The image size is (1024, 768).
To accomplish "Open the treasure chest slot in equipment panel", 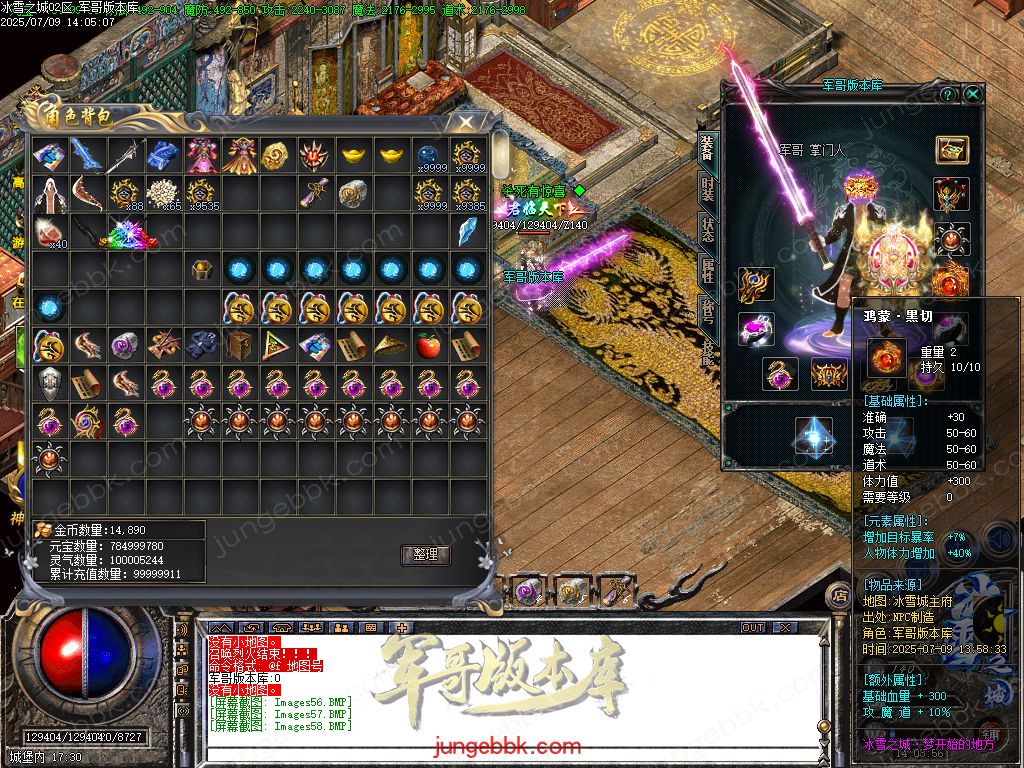I will [951, 150].
